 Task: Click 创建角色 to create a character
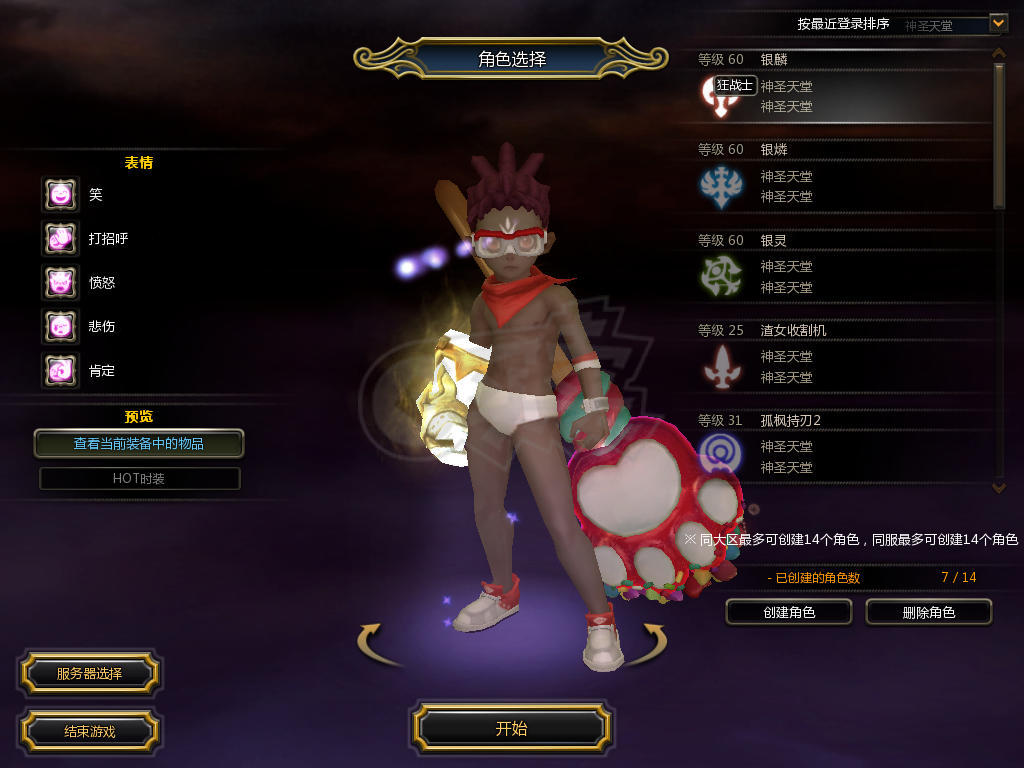(789, 612)
